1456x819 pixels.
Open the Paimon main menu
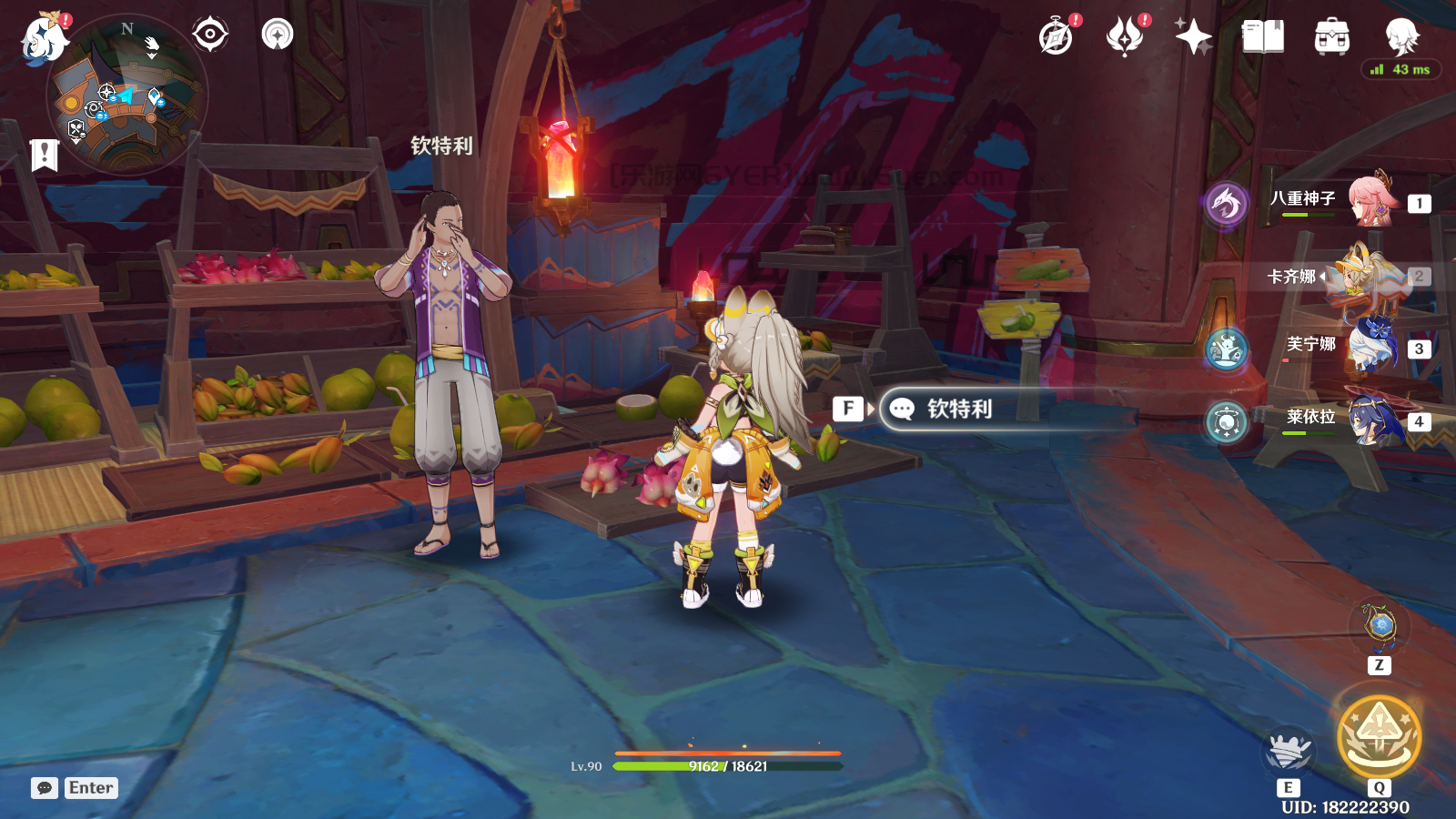coord(44,40)
